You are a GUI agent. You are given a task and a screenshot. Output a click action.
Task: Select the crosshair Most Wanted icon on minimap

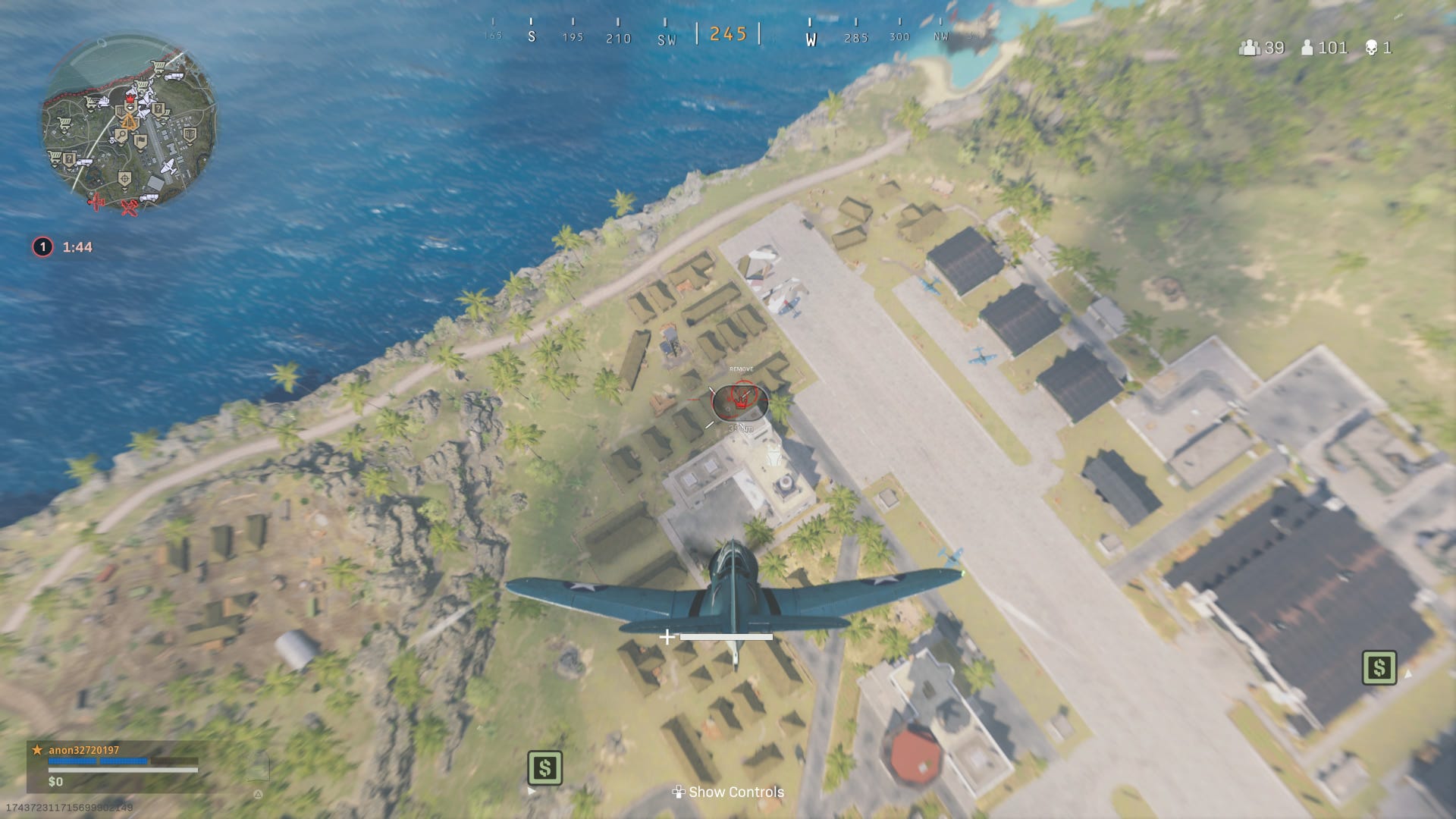click(x=124, y=179)
